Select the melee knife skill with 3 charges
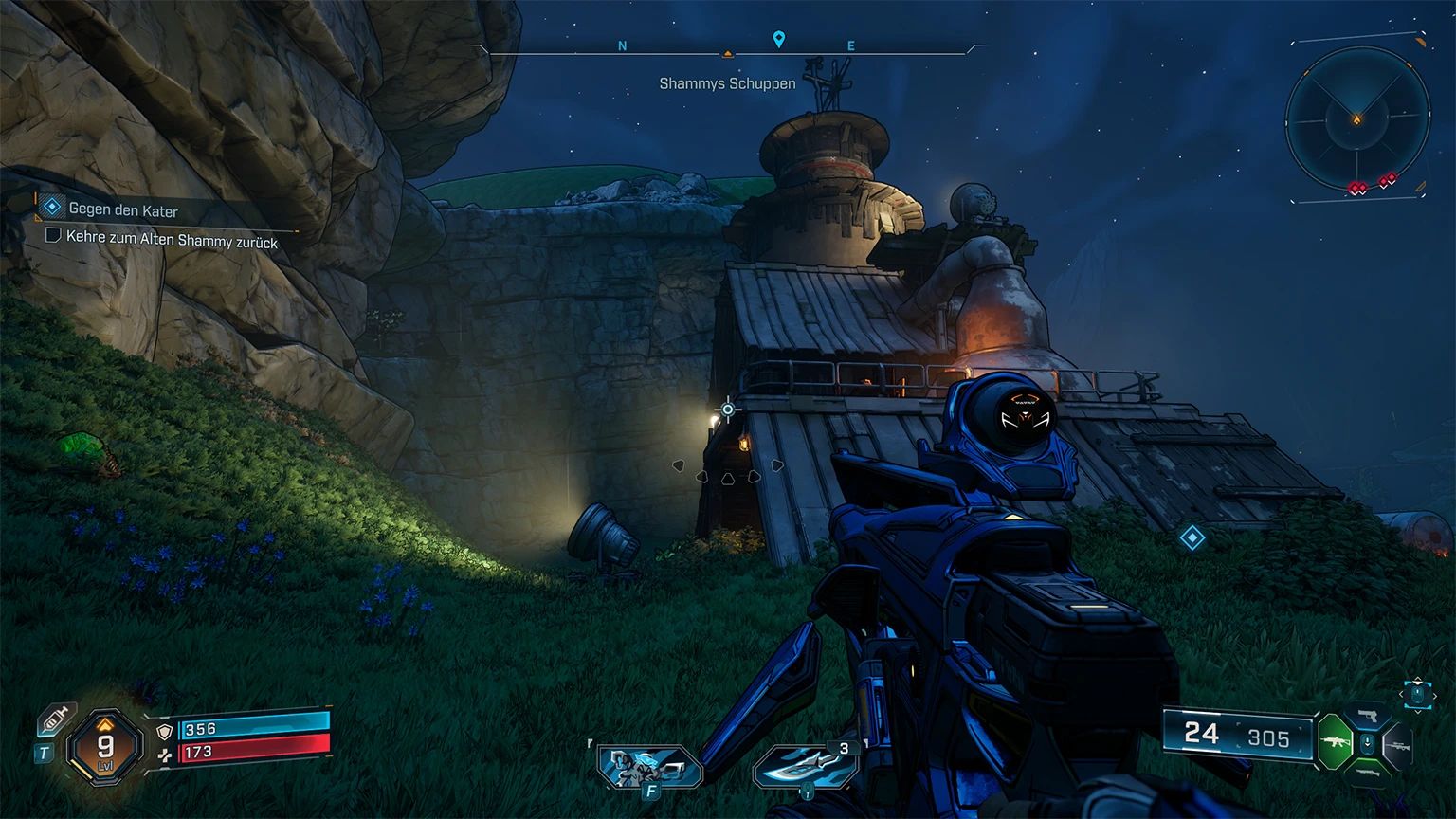Image resolution: width=1456 pixels, height=819 pixels. [806, 768]
